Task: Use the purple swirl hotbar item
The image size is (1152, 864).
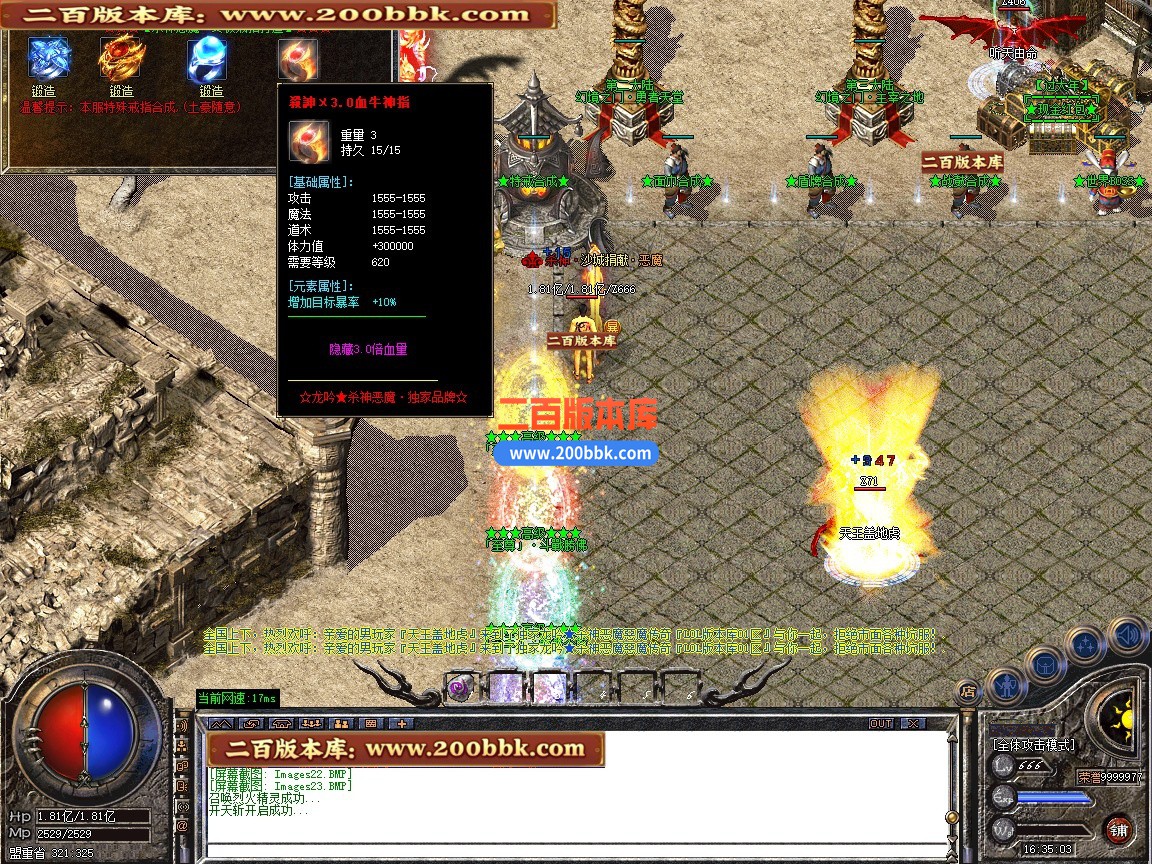Action: click(460, 688)
